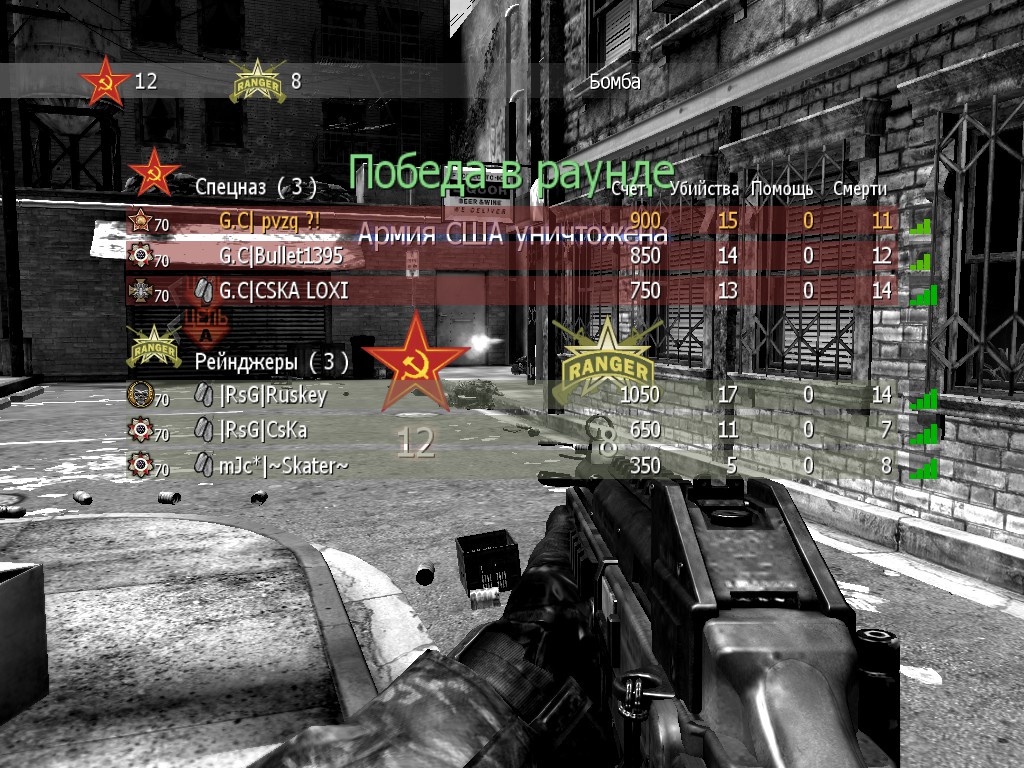Click the Спецназ team header
The height and width of the screenshot is (768, 1024).
255,186
